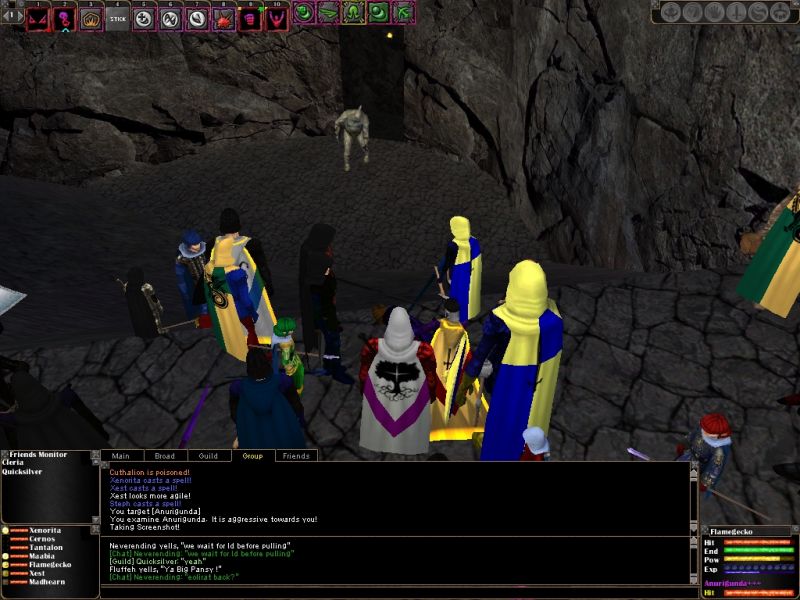Open the Broad chat tab

click(x=165, y=456)
